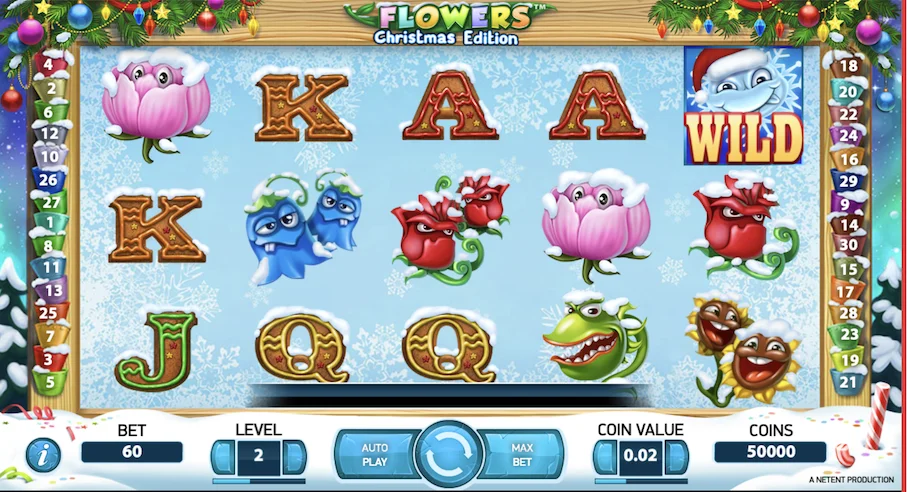Spin the reels with the circular arrow button
The width and height of the screenshot is (907, 492).
click(x=448, y=455)
